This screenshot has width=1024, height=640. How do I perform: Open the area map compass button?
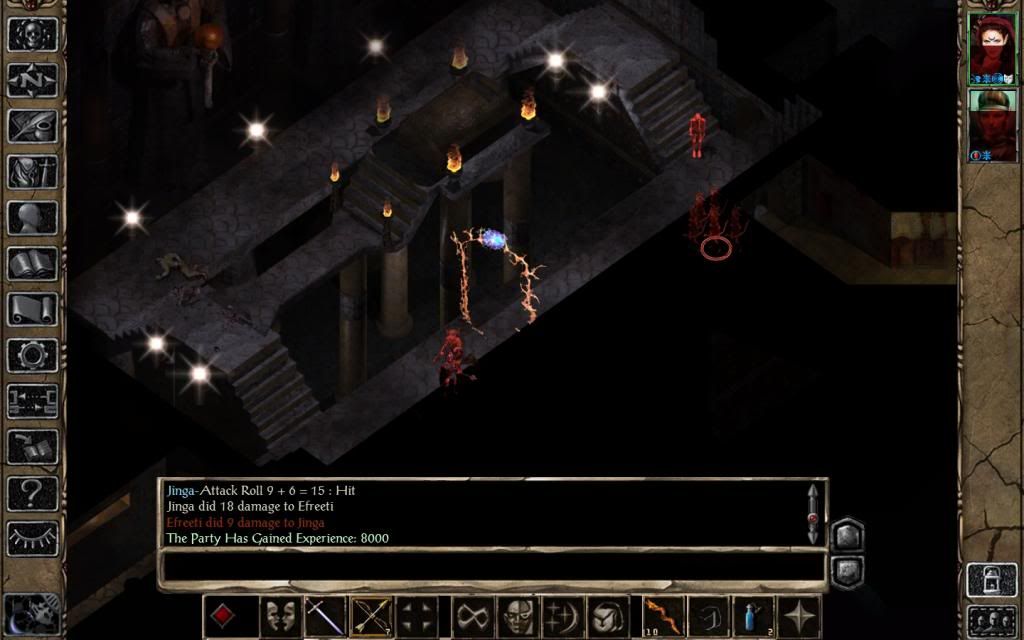pyautogui.click(x=32, y=79)
